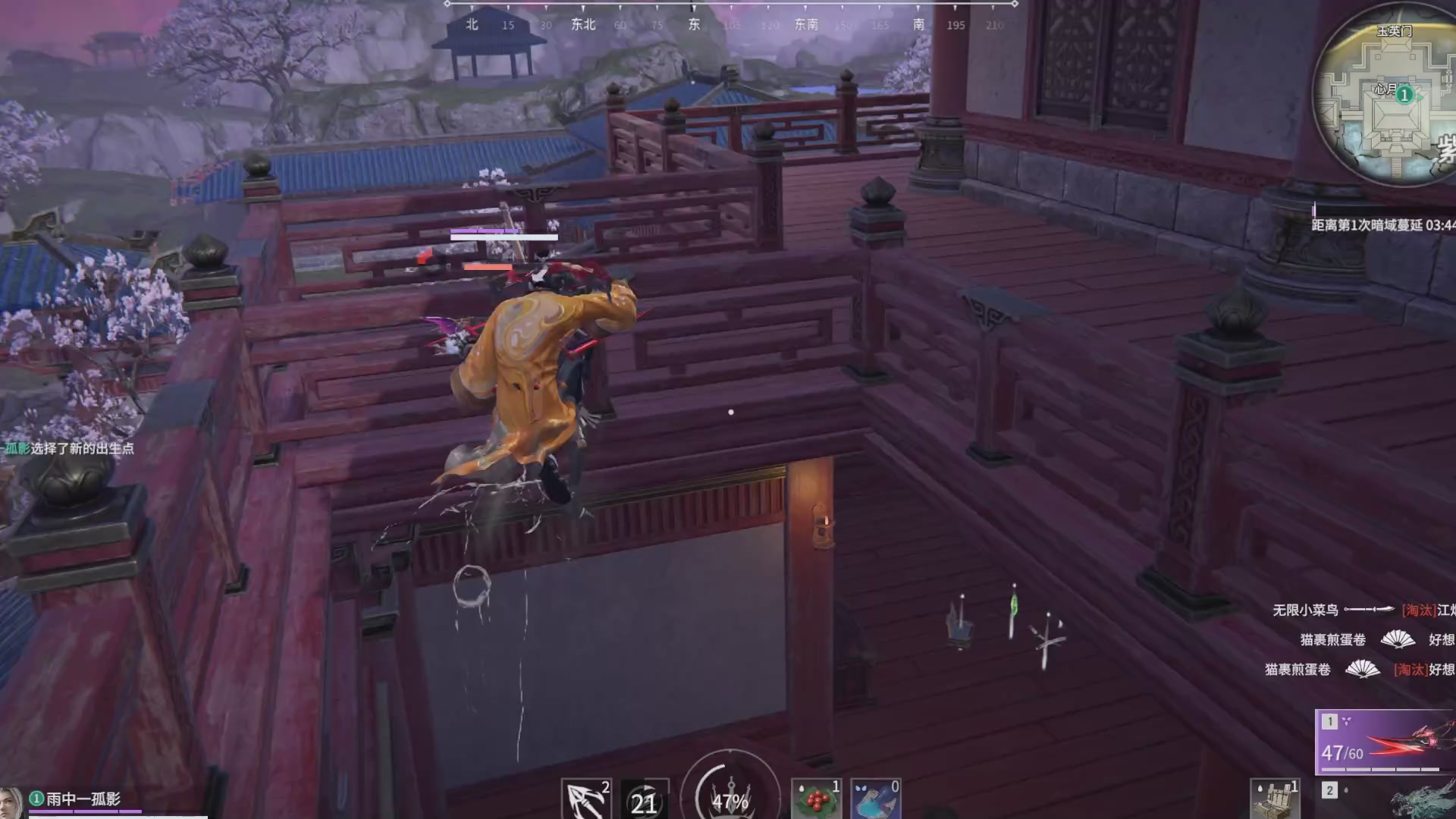Click the red berries healing item icon
The image size is (1456, 819).
pyautogui.click(x=816, y=800)
